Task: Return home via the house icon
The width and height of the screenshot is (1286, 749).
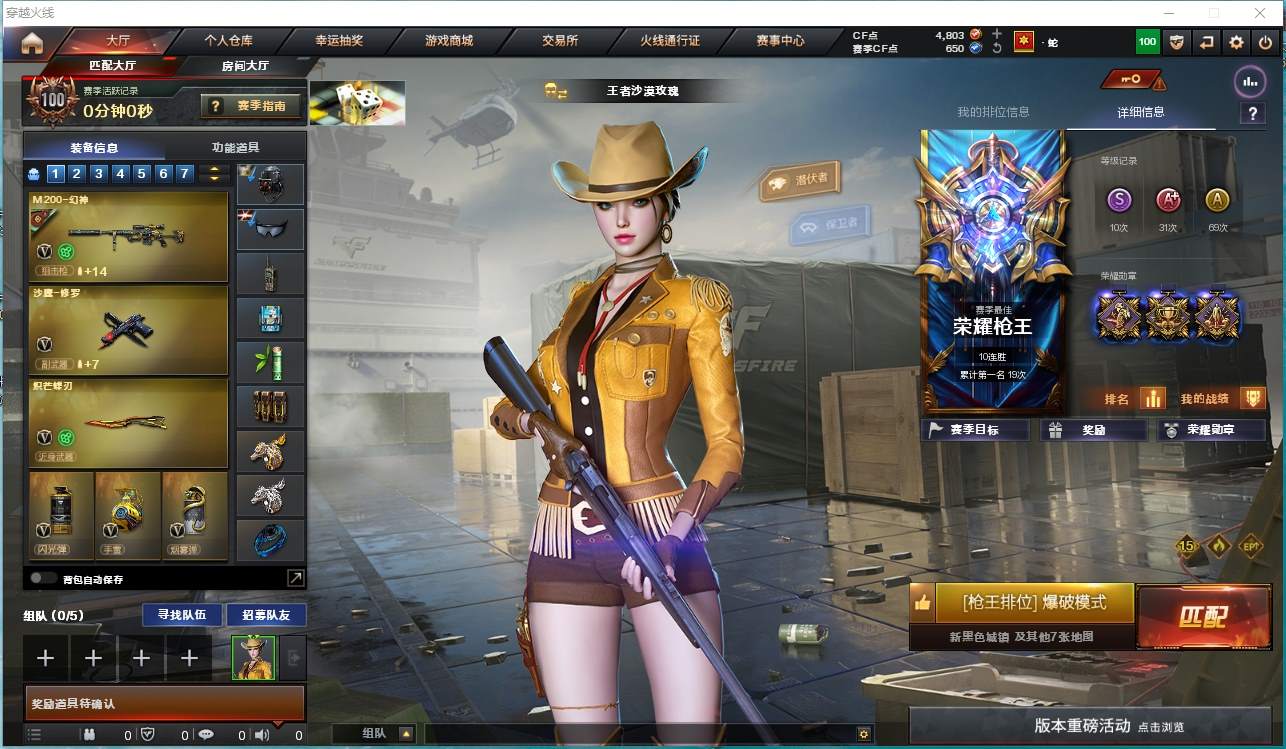Action: point(32,43)
